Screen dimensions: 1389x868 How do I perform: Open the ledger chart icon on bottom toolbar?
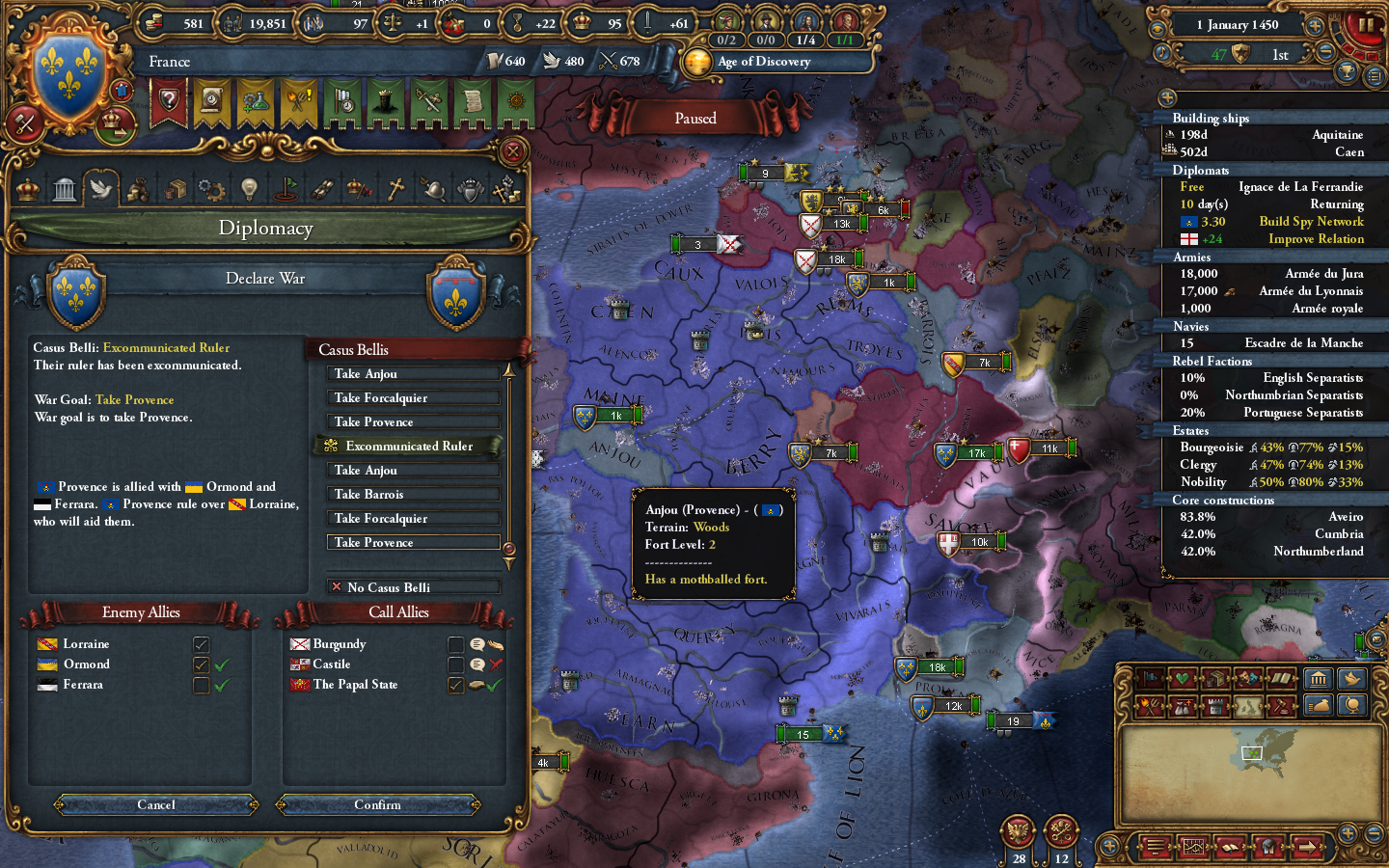pos(1193,848)
